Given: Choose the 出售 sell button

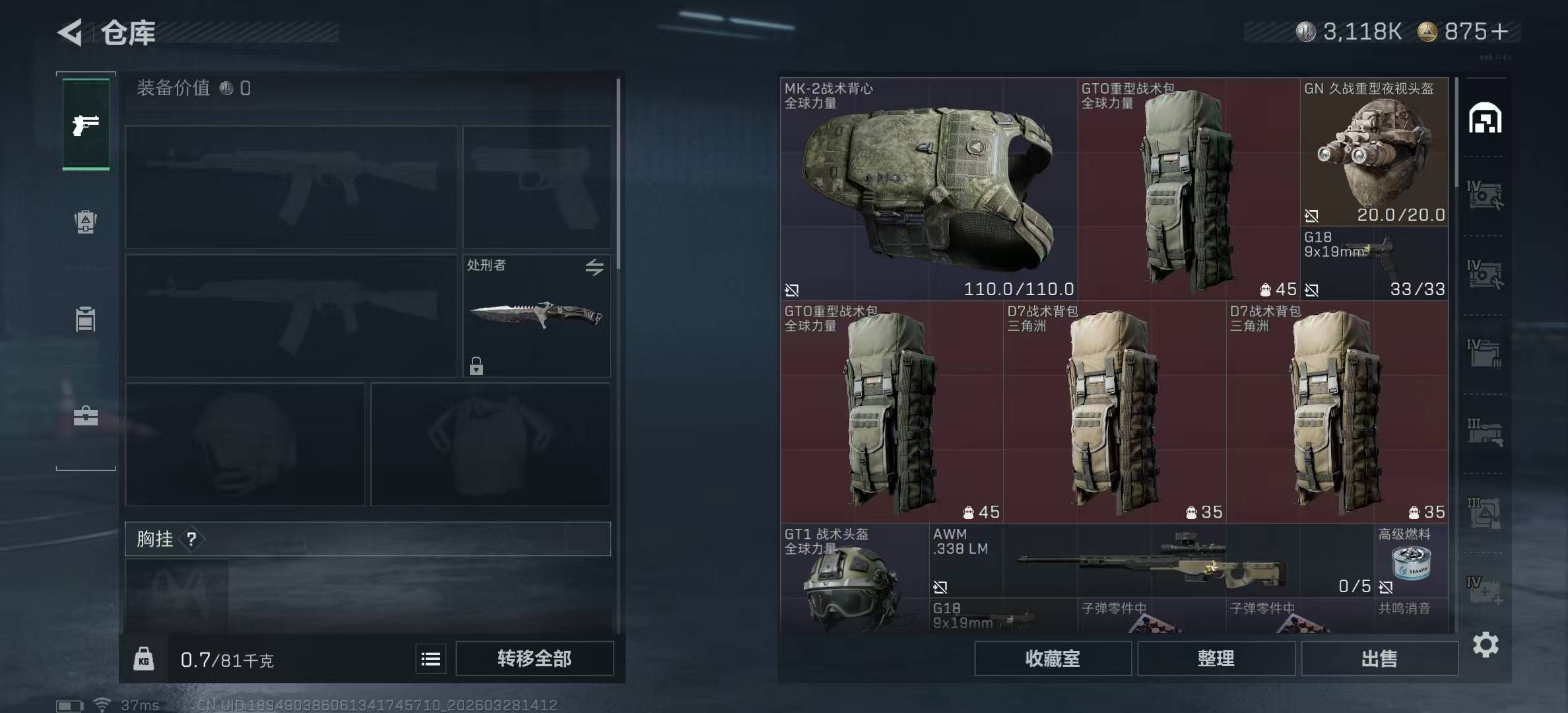Looking at the screenshot, I should 1379,659.
